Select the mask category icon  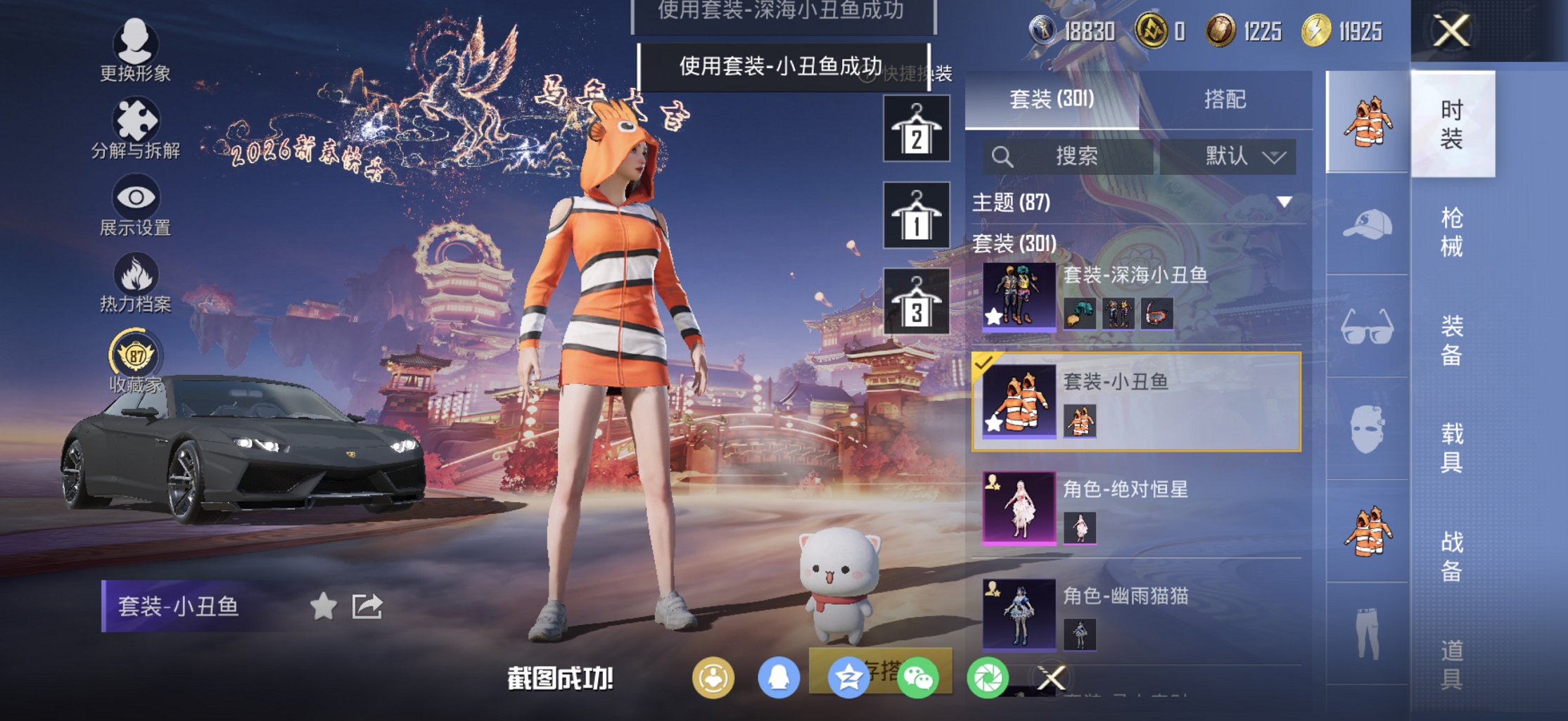click(x=1365, y=429)
